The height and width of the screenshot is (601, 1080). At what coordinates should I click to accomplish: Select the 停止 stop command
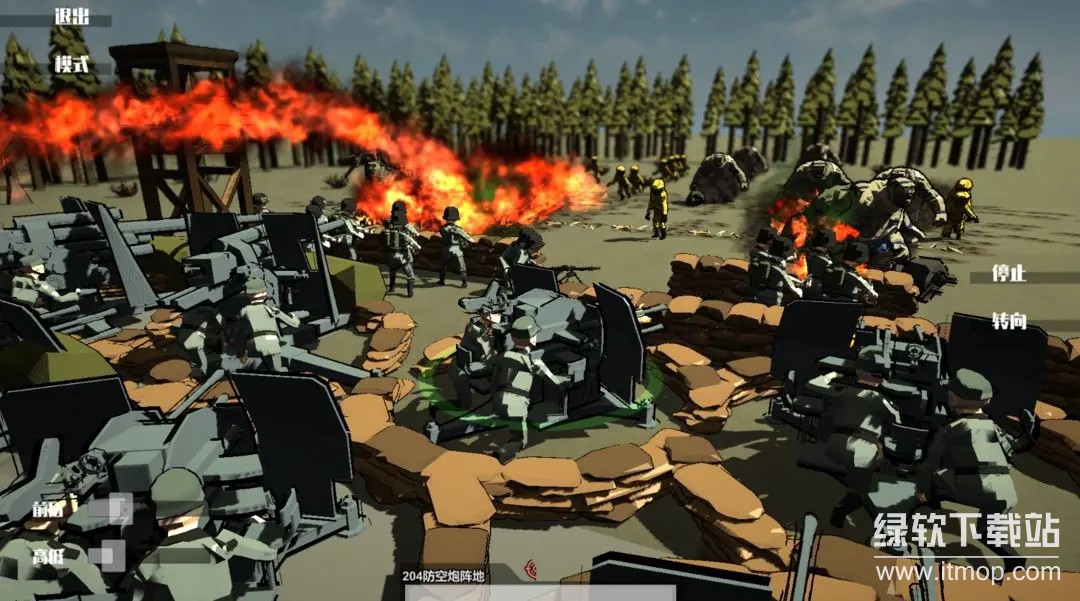[x=1009, y=275]
